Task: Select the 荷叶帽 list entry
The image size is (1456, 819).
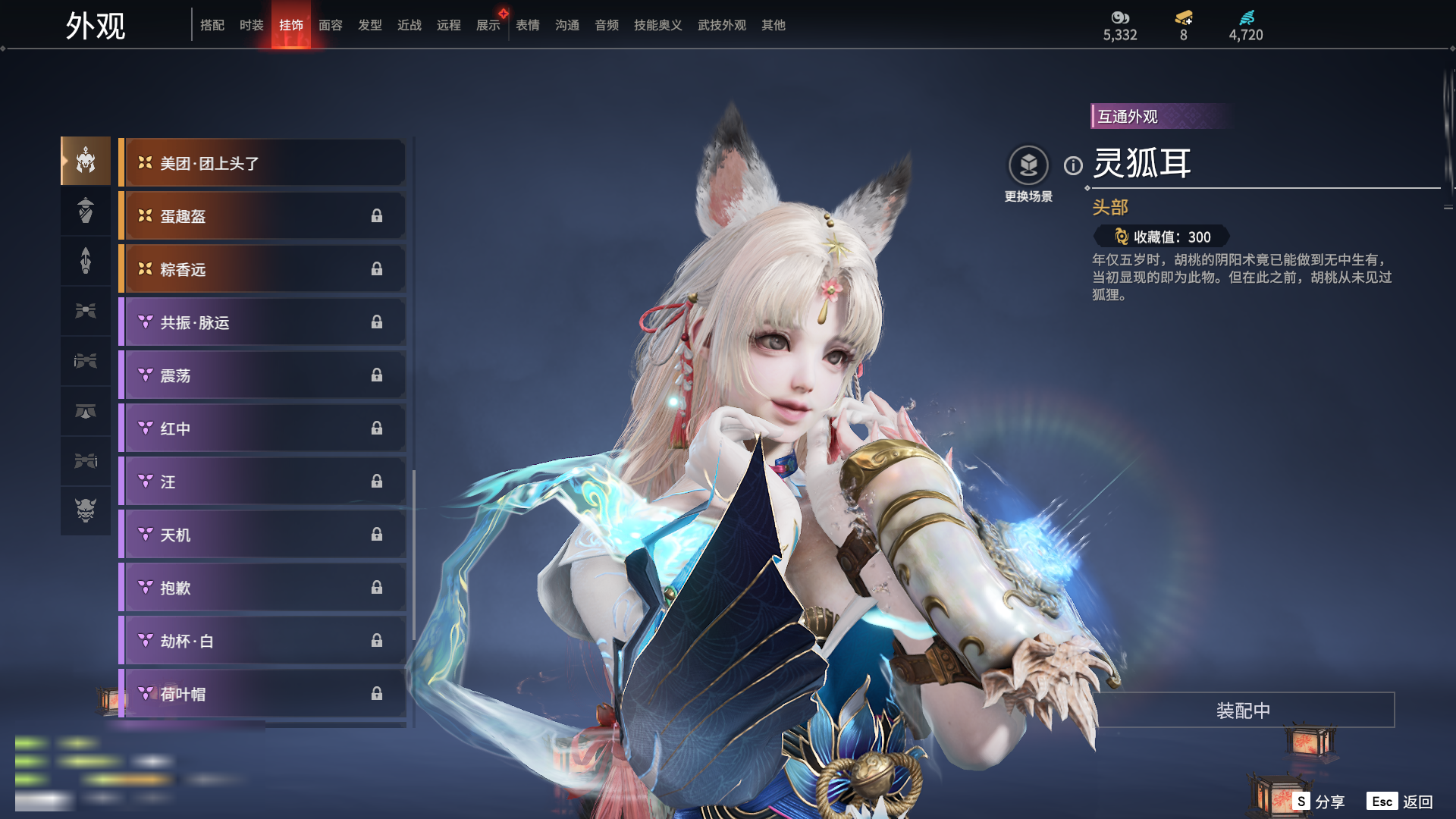Action: tap(262, 694)
